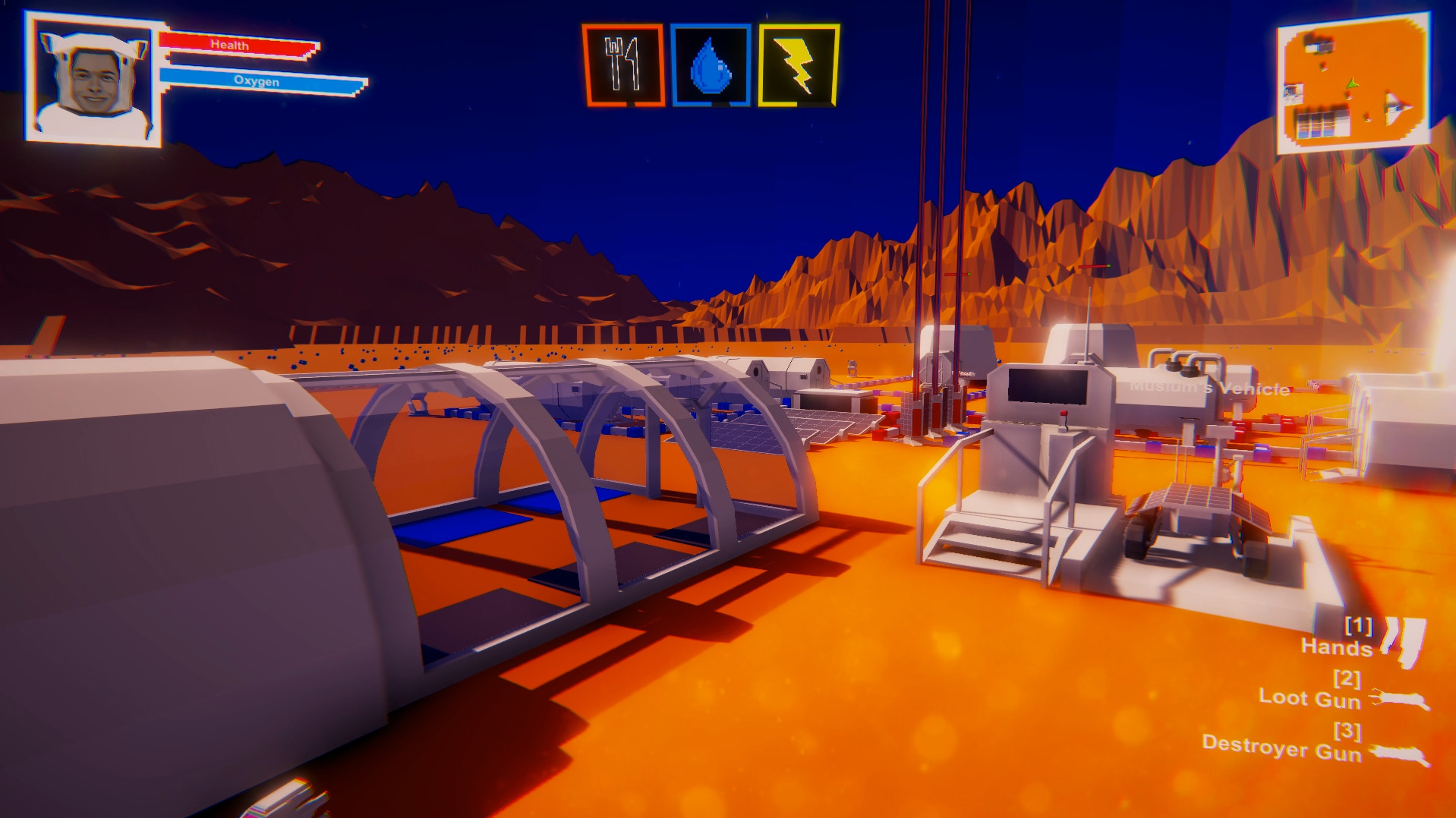Viewport: 1456px width, 818px height.
Task: Click the Loot Gun text label
Action: 1312,699
